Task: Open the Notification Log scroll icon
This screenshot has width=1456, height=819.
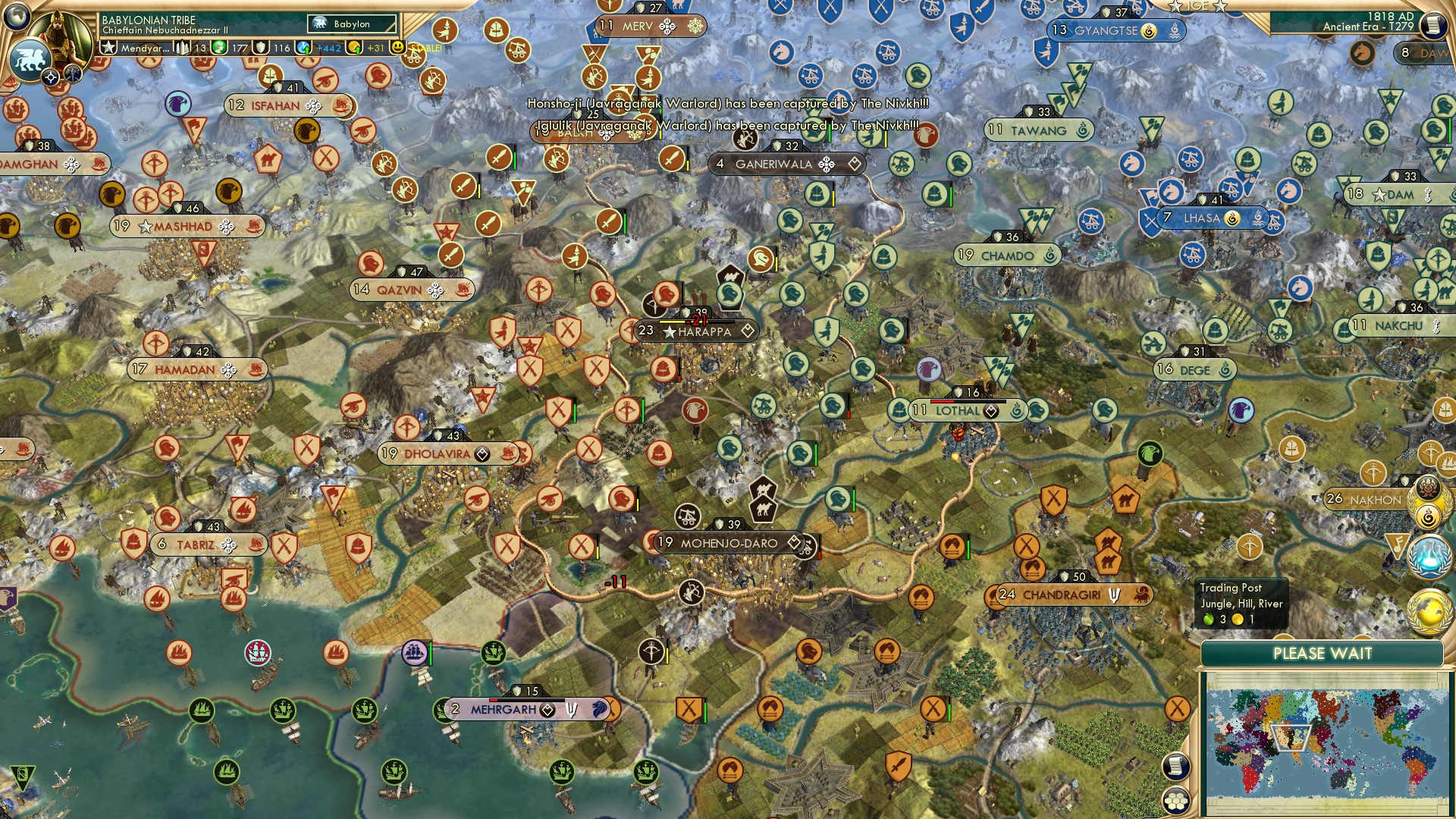Action: (x=1176, y=767)
